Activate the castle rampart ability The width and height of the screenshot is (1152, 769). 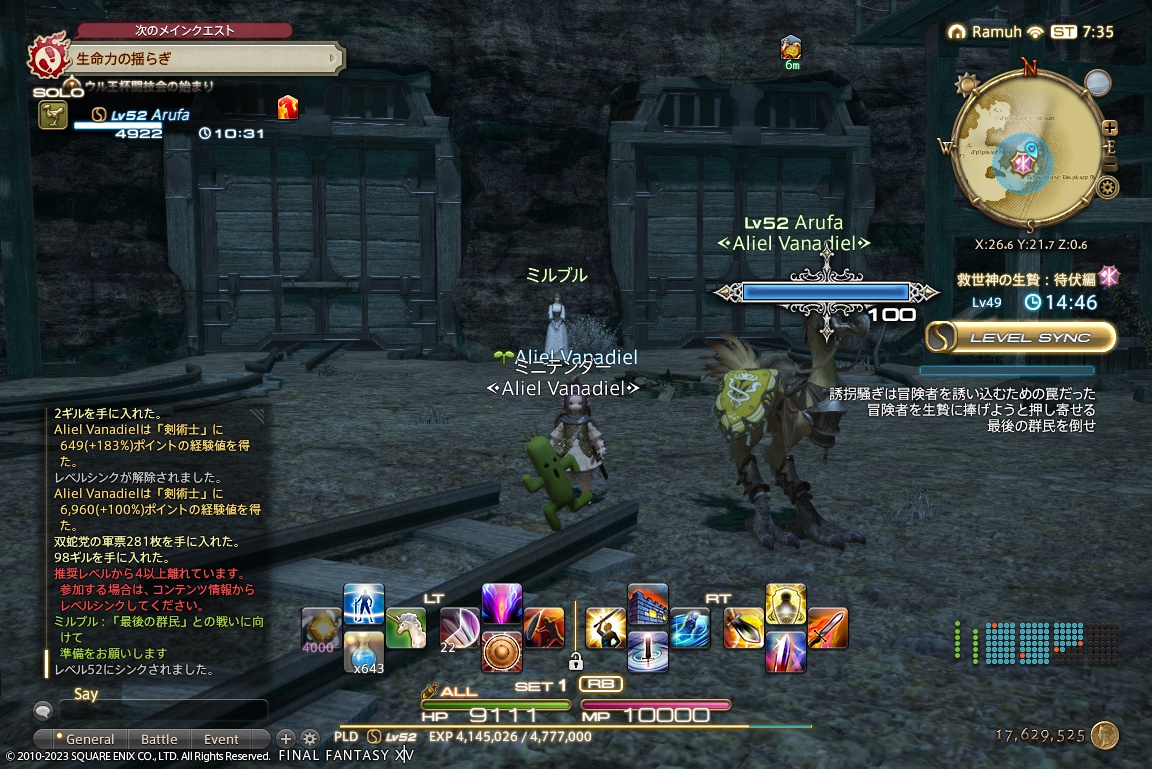tap(647, 605)
